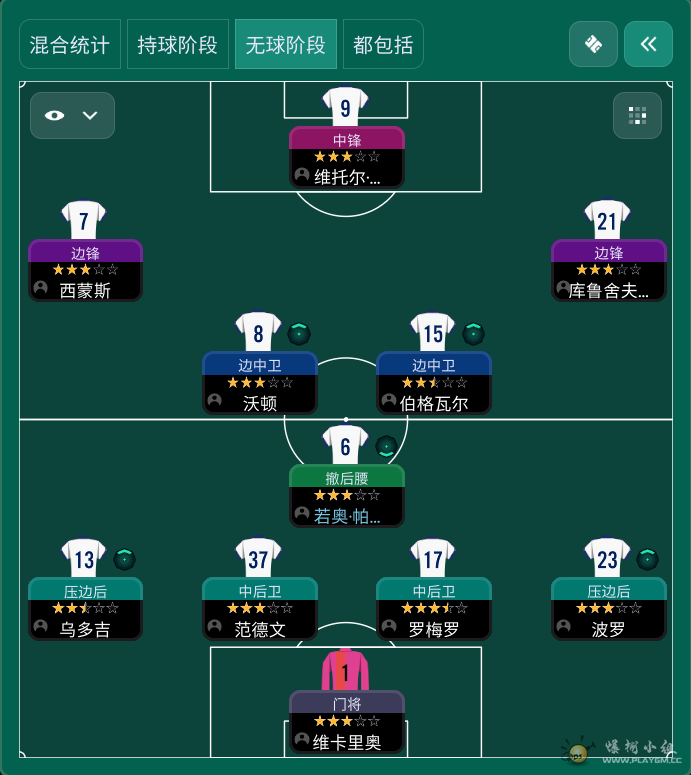Choose the 都包括 tab
Screen dimensions: 691x775
[383, 45]
